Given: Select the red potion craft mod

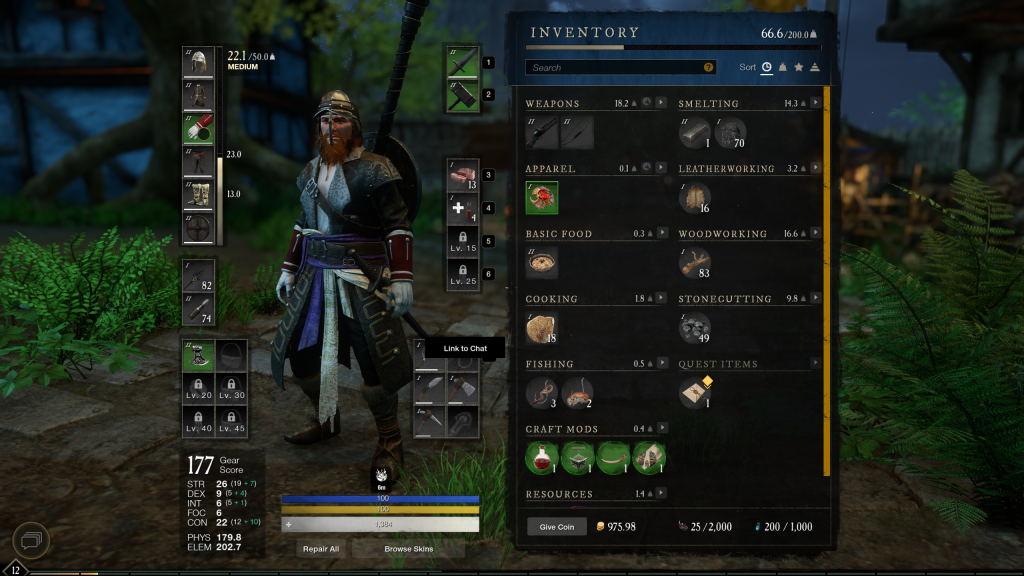Looking at the screenshot, I should point(542,458).
